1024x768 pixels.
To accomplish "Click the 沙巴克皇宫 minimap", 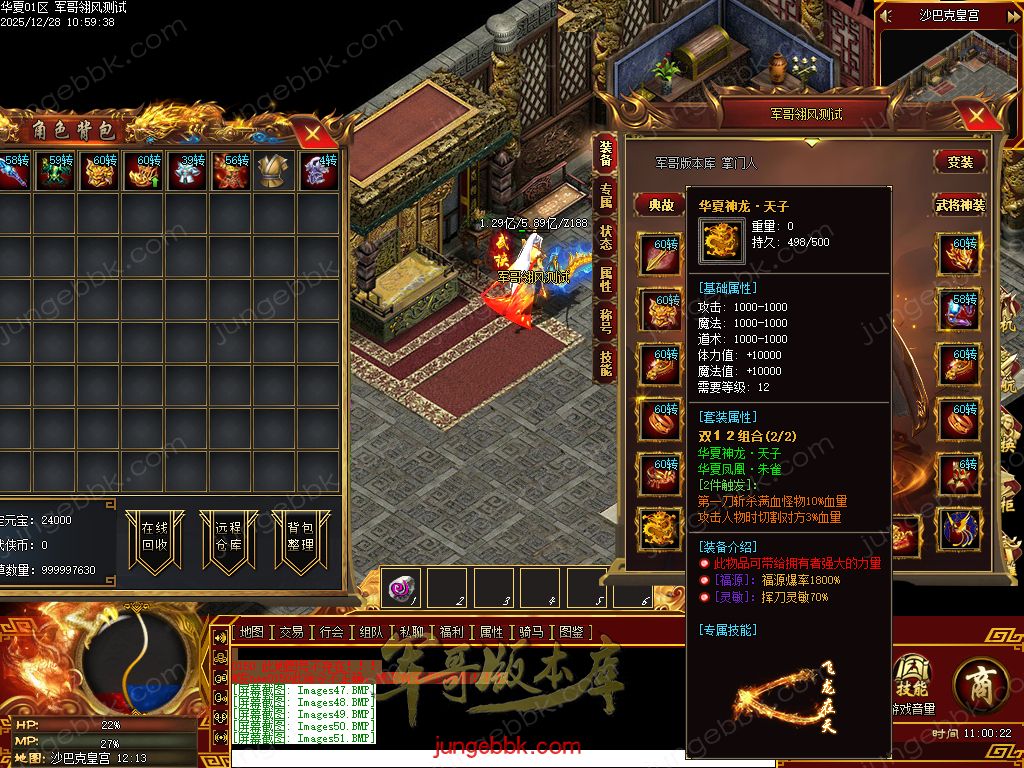I will (x=951, y=80).
